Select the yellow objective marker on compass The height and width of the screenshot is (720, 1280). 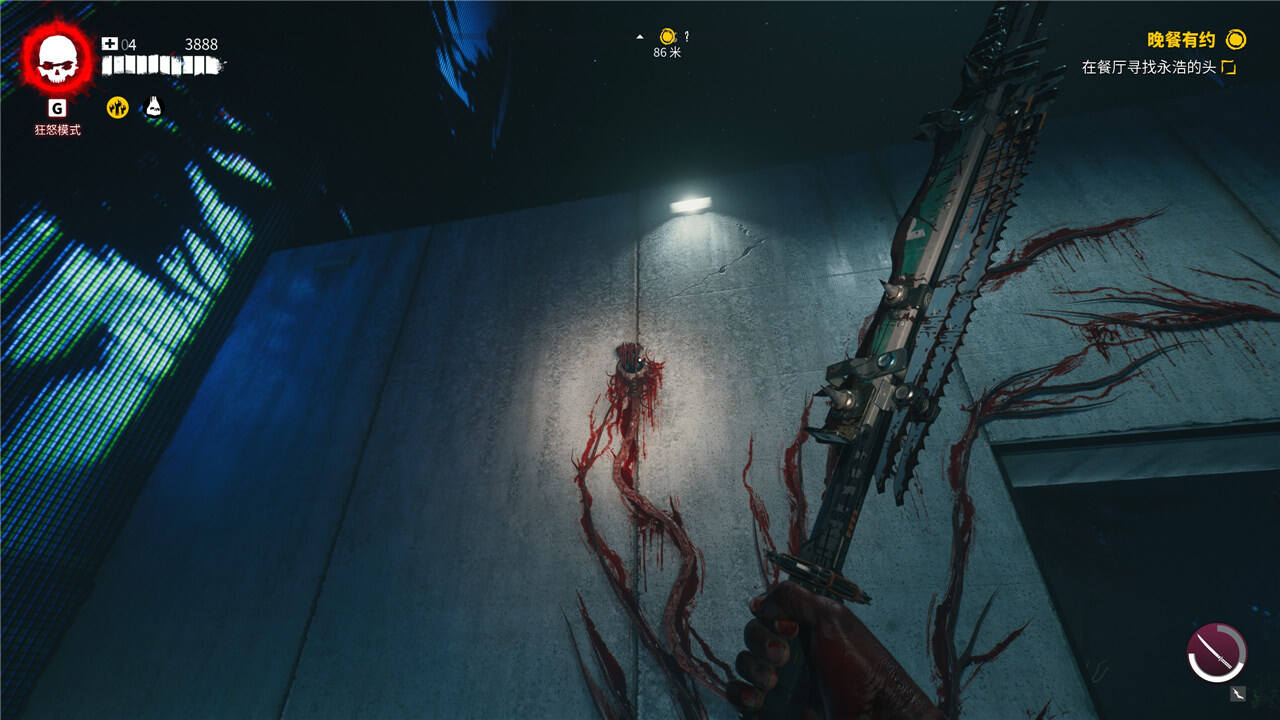coord(667,37)
